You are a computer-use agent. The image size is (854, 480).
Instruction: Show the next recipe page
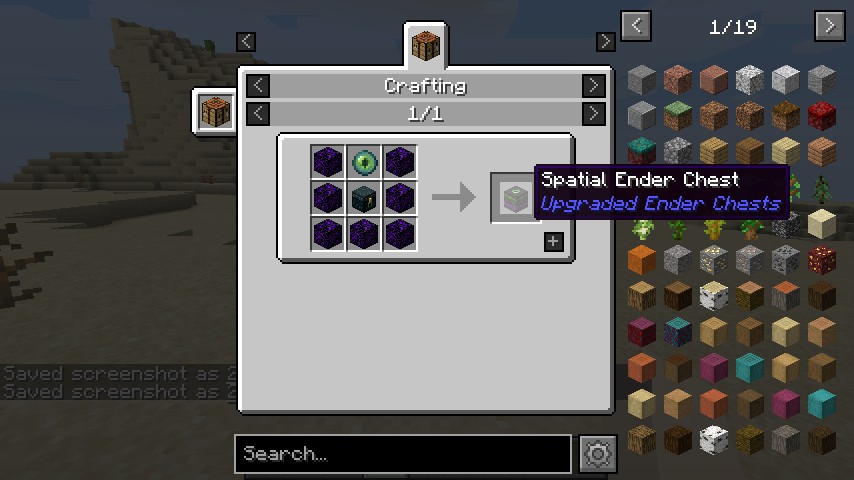coord(593,113)
